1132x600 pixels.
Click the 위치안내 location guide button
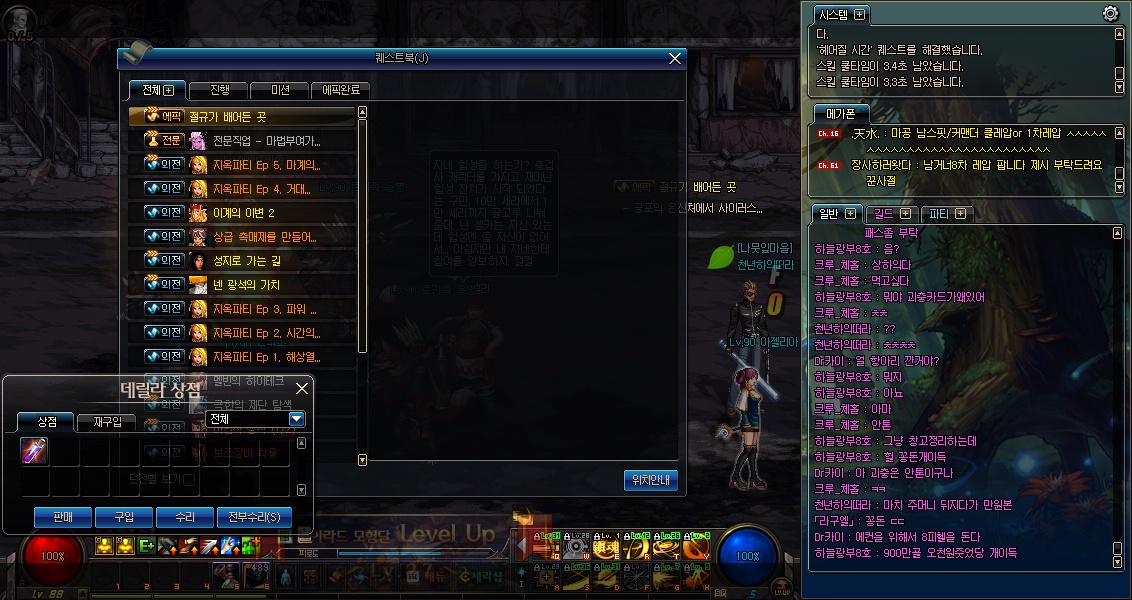[651, 480]
